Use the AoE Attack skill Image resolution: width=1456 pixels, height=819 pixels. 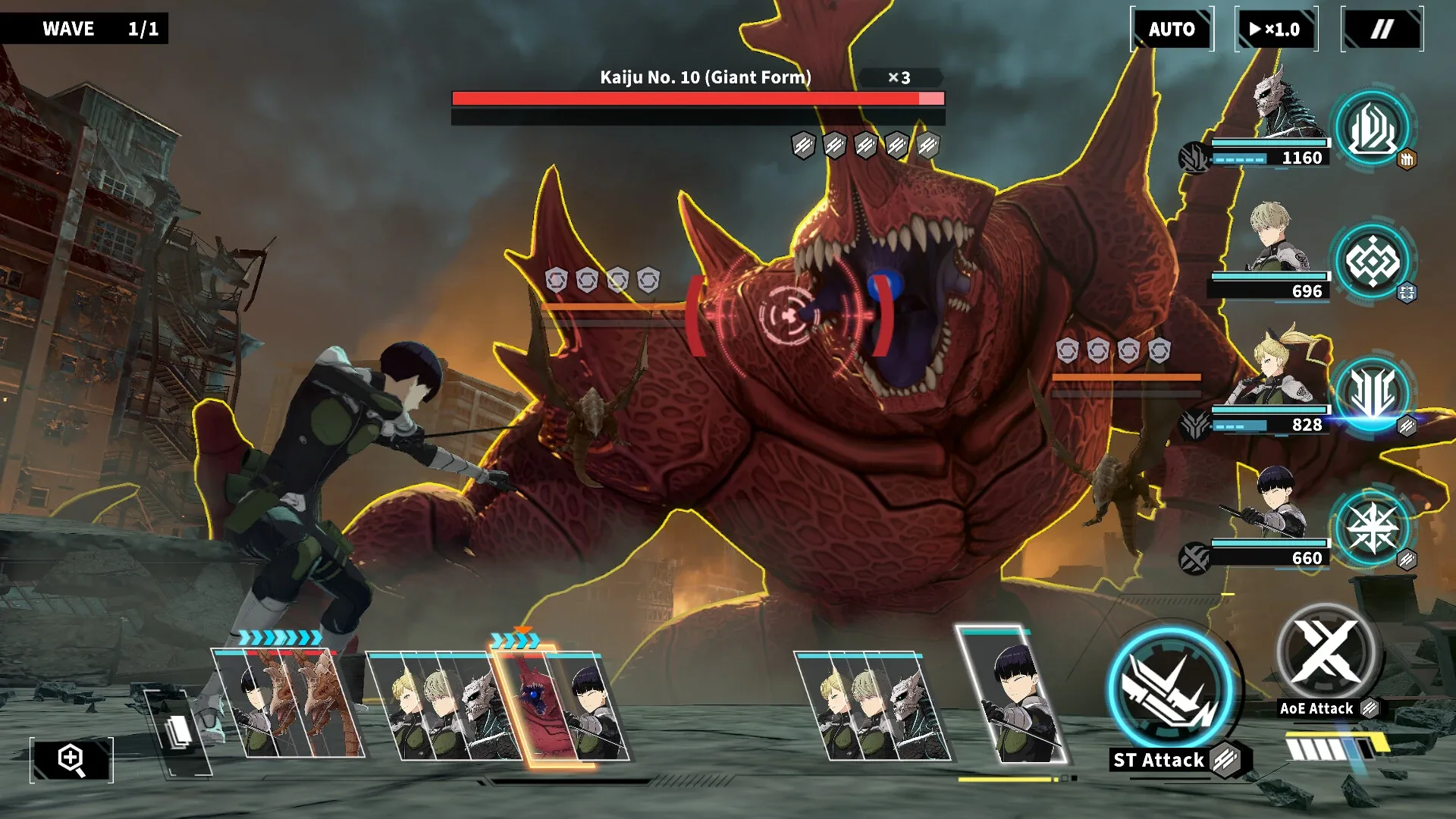[1327, 652]
